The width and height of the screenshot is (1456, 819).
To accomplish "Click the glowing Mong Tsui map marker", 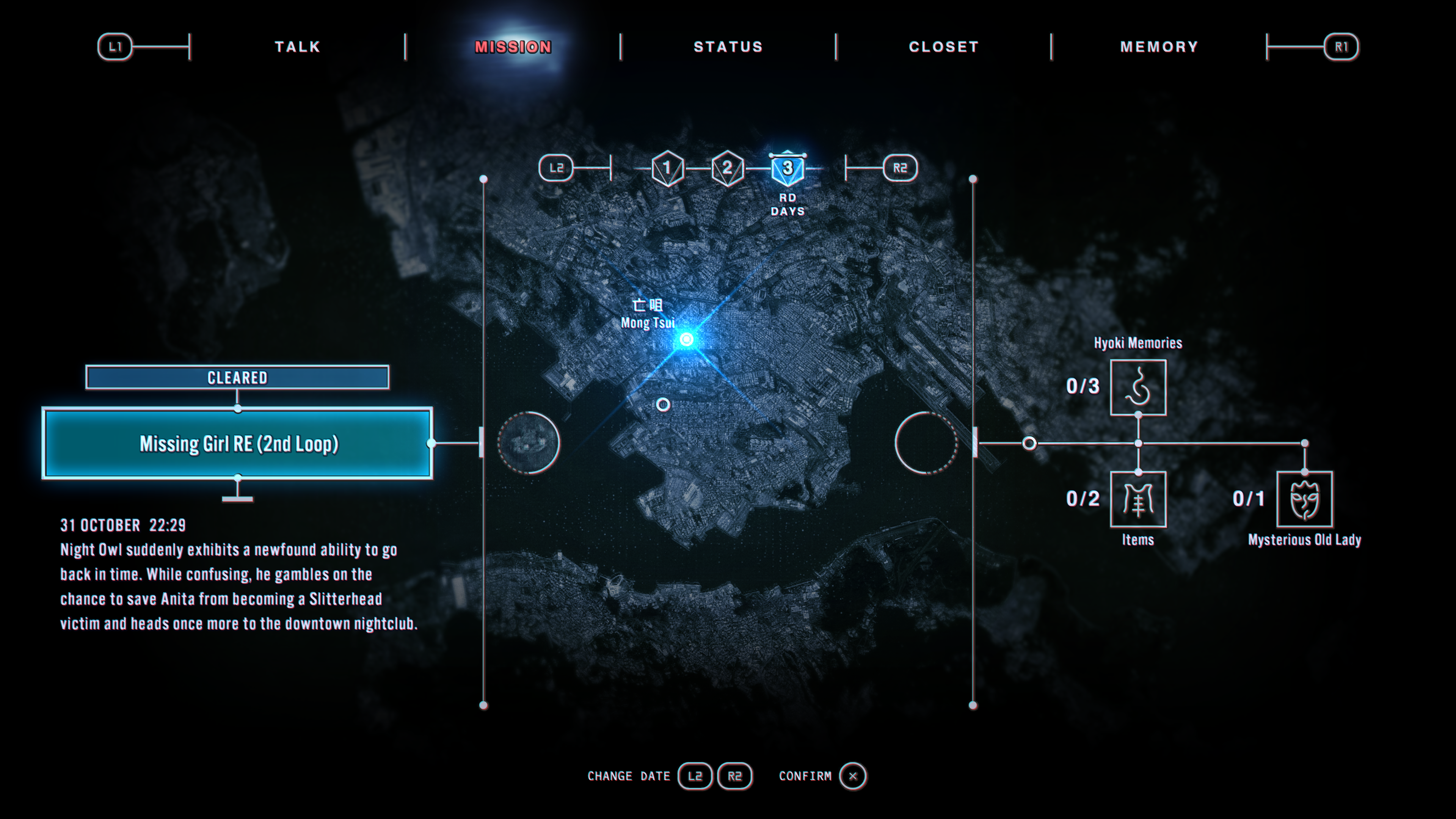I will point(687,339).
